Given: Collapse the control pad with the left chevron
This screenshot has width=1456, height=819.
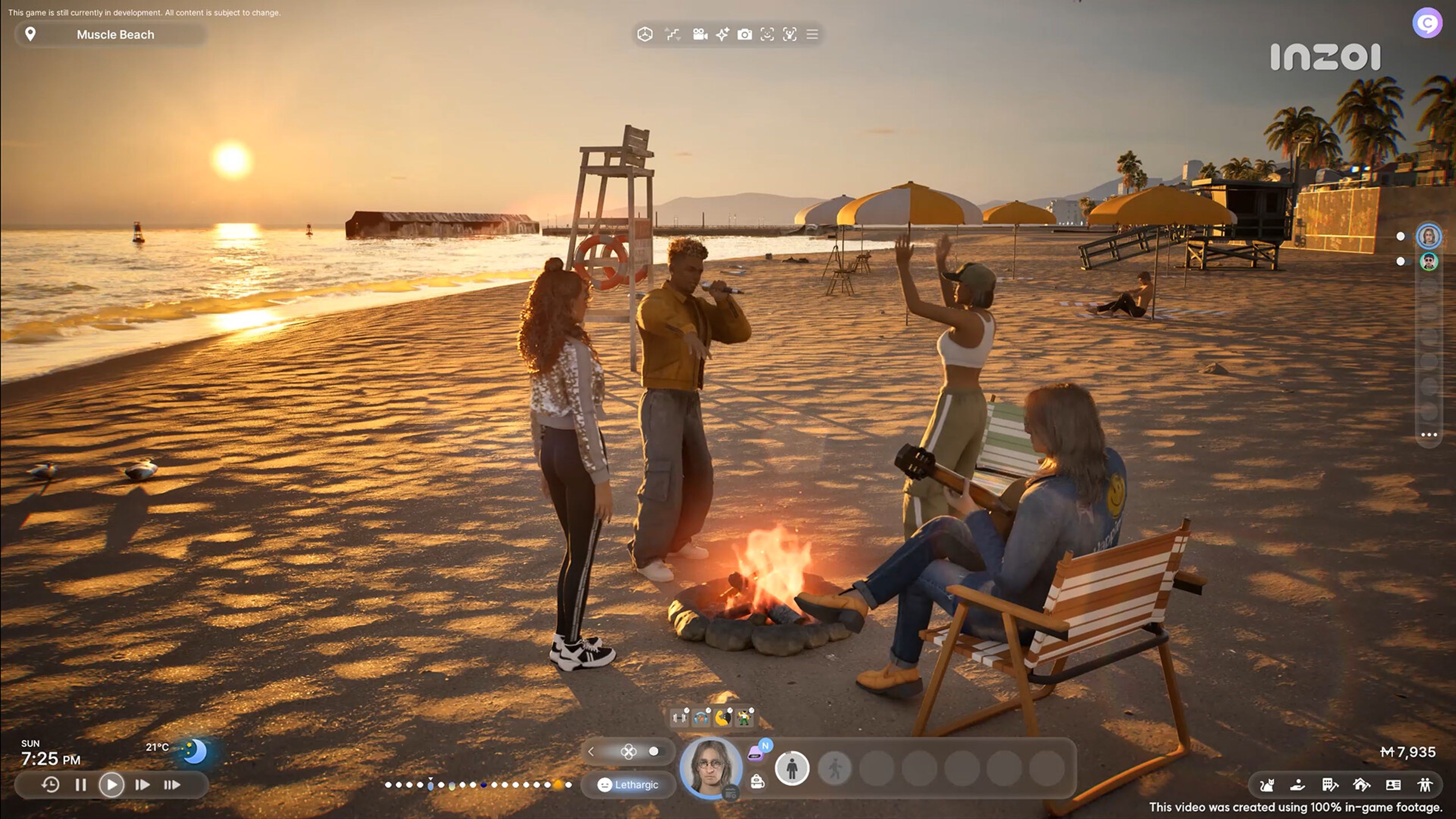Looking at the screenshot, I should (591, 752).
